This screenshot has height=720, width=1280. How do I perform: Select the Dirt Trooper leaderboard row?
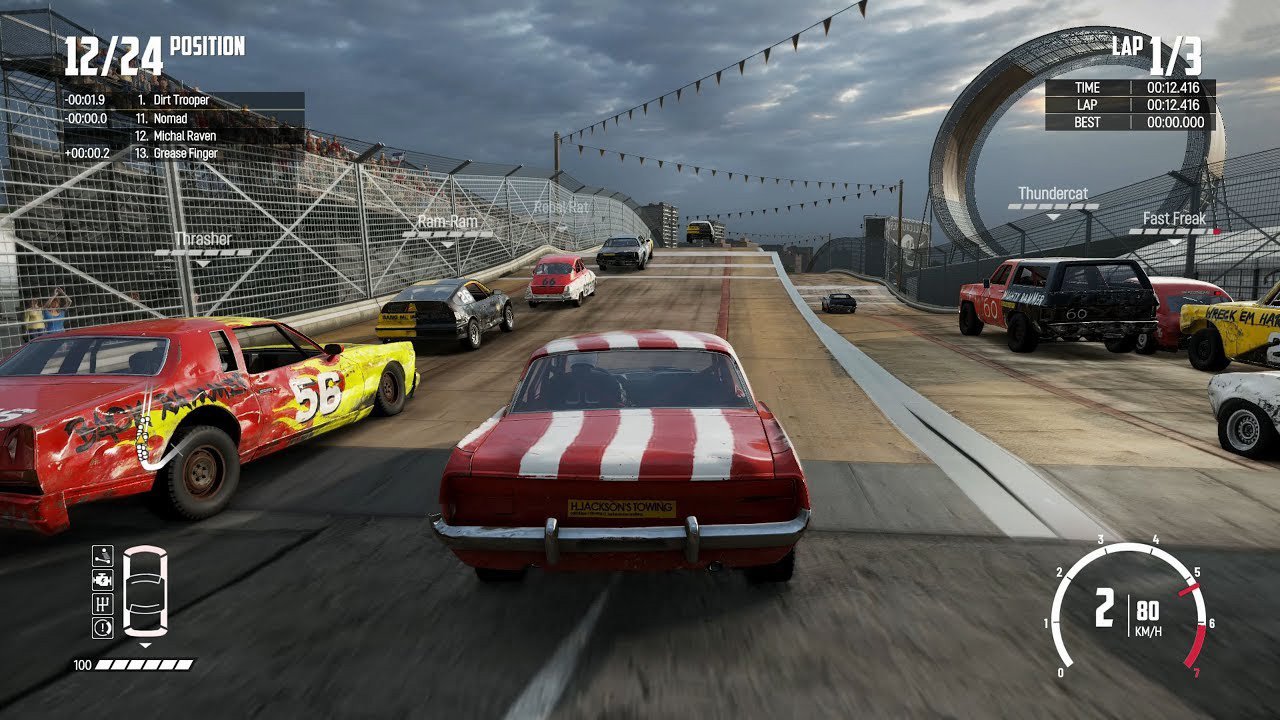pos(182,101)
